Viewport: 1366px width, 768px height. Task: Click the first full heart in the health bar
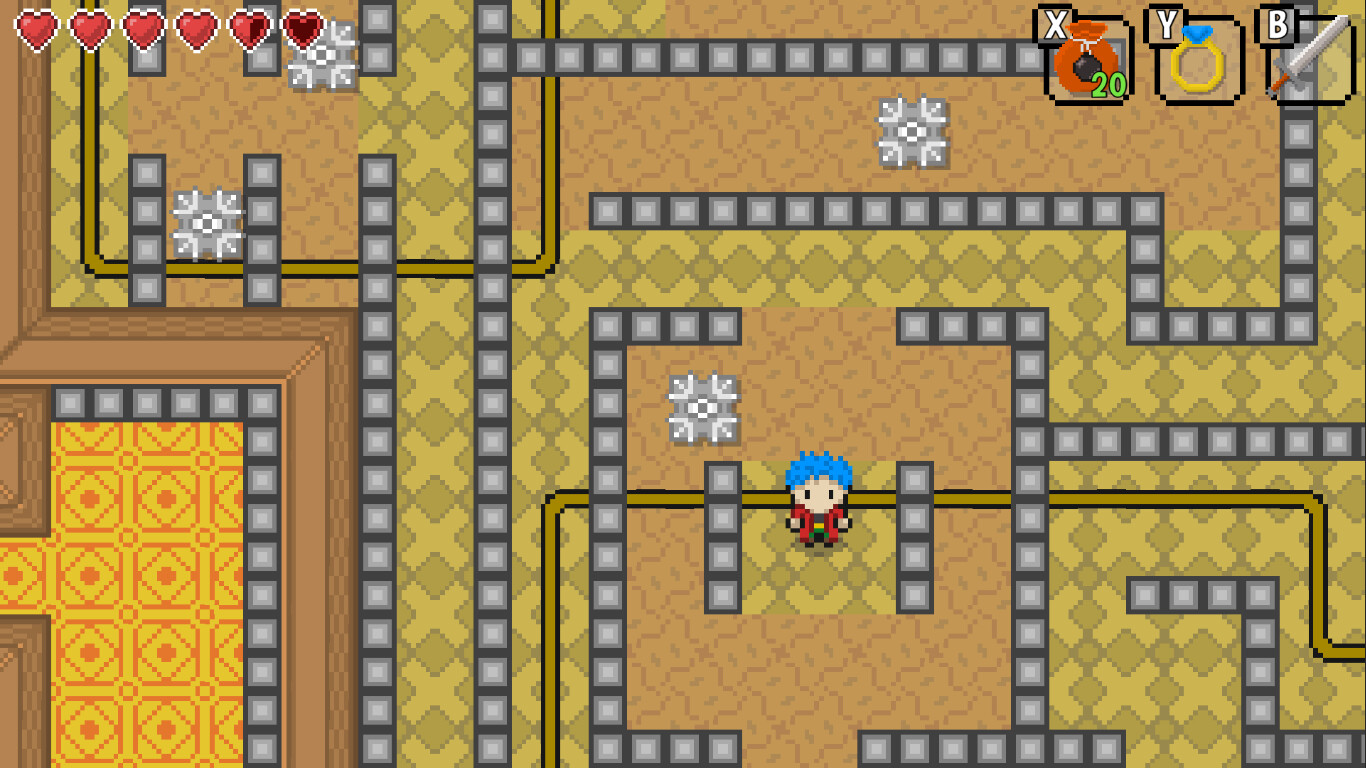click(x=38, y=30)
